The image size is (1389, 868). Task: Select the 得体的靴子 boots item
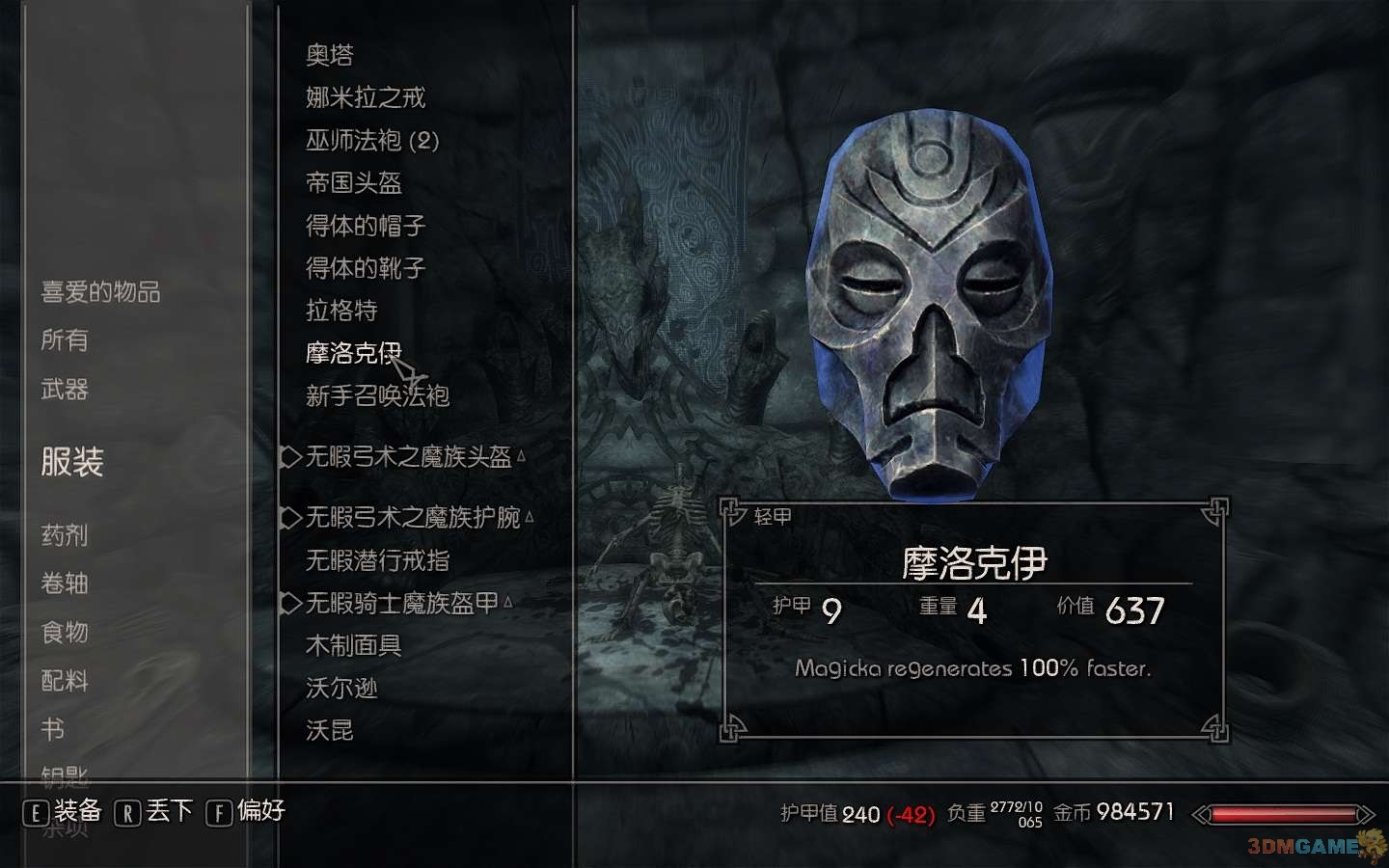pyautogui.click(x=366, y=268)
